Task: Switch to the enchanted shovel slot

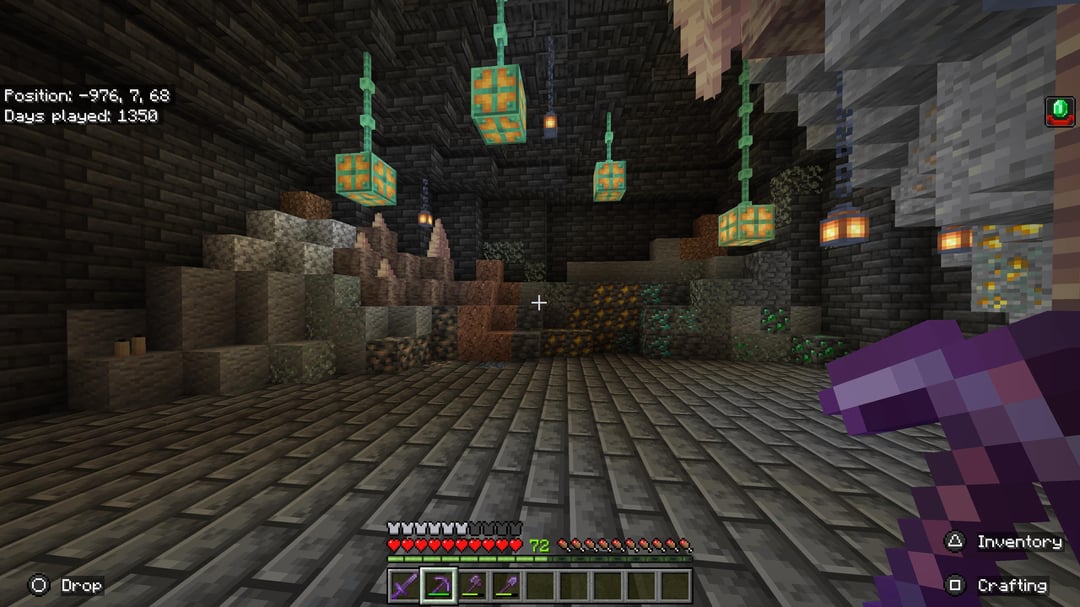Action: tap(506, 585)
